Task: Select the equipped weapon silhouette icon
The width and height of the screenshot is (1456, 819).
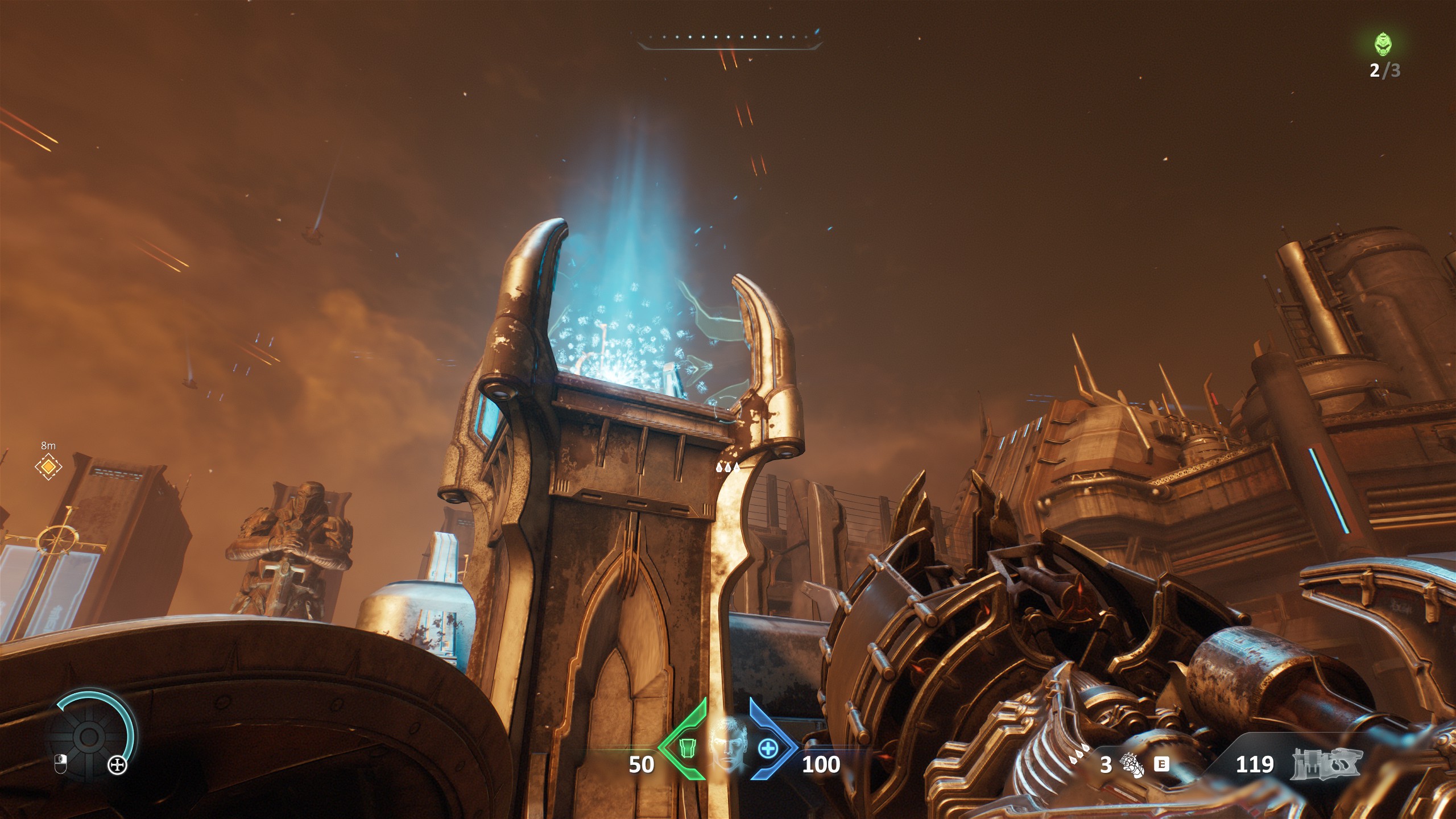Action: [1326, 764]
